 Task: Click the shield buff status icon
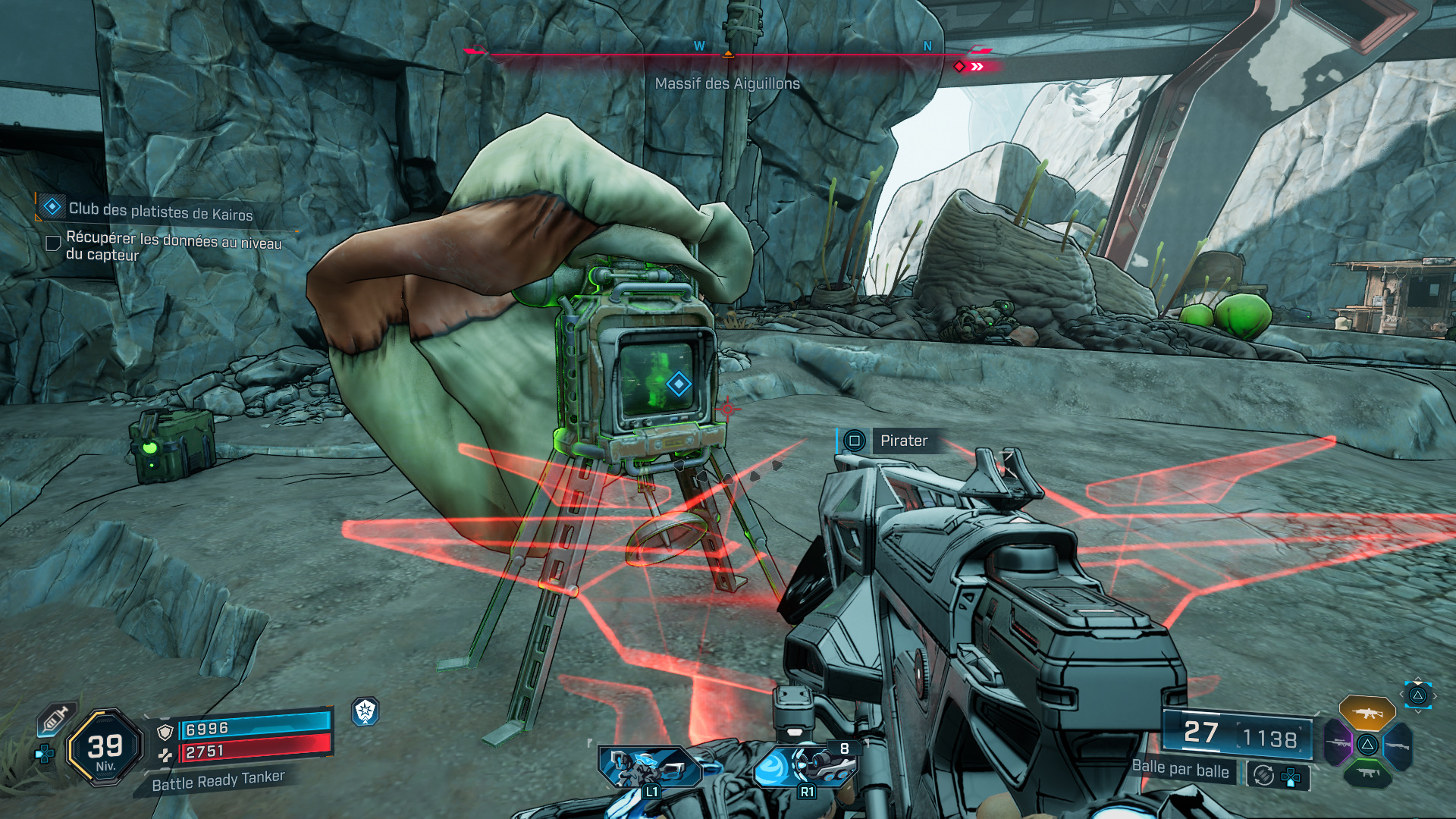(x=366, y=711)
